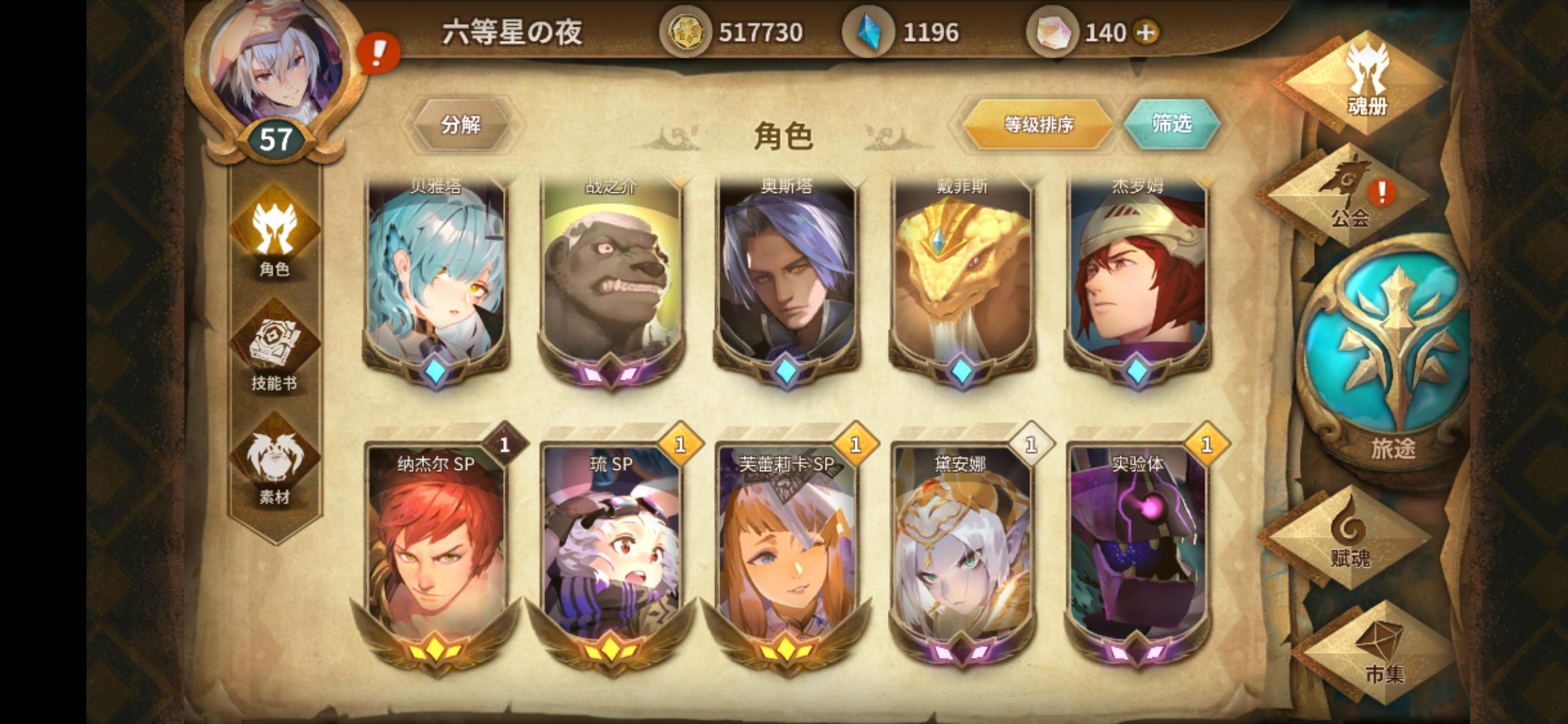
Task: Toggle the 筛选 filter panel
Action: pos(1173,125)
